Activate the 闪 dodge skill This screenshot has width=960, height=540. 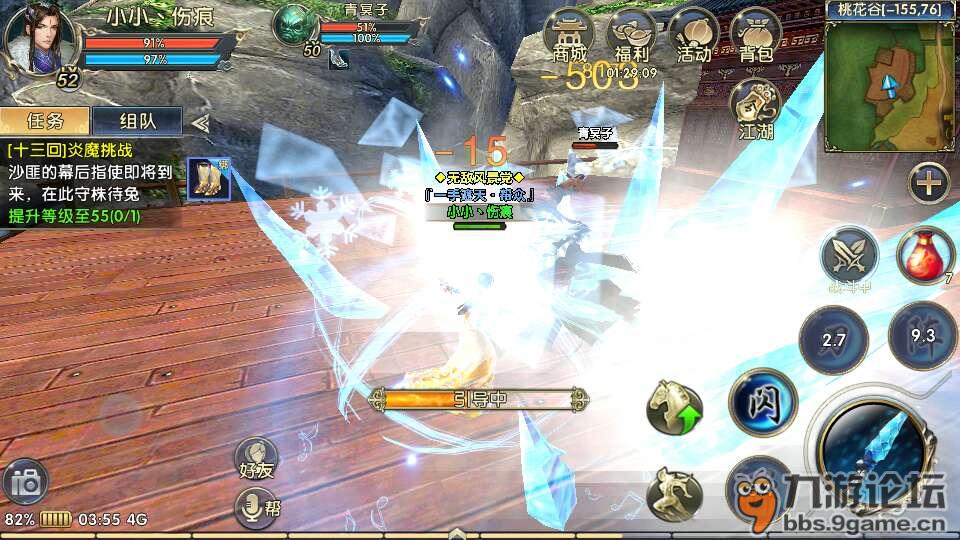[762, 403]
